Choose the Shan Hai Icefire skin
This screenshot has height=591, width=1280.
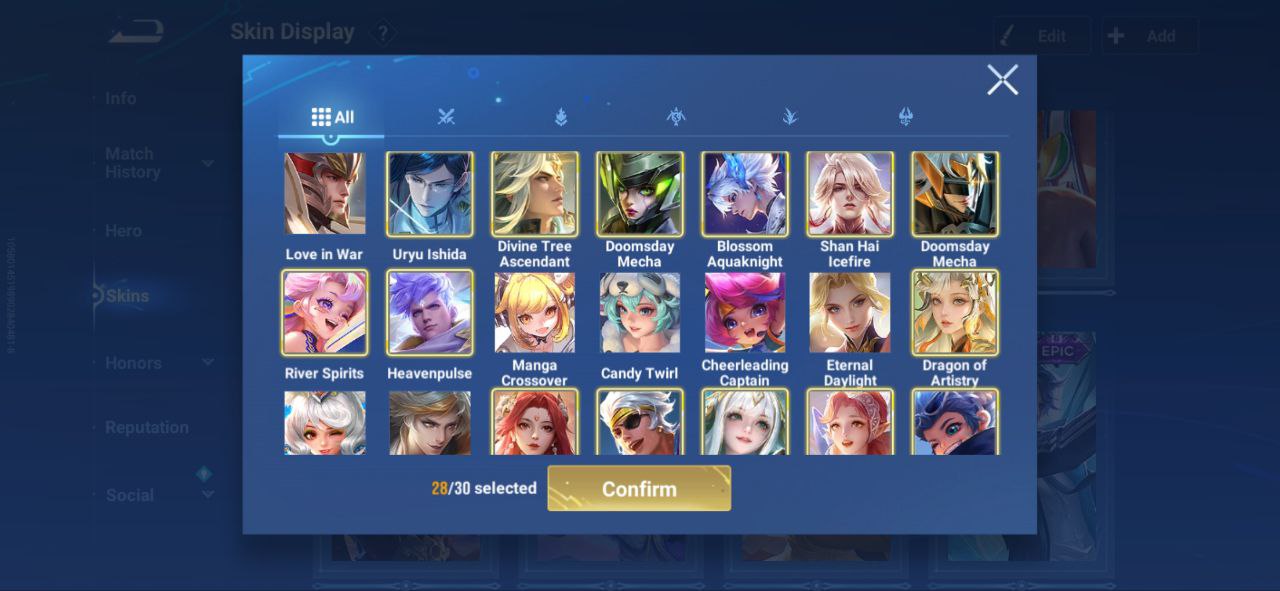[849, 194]
